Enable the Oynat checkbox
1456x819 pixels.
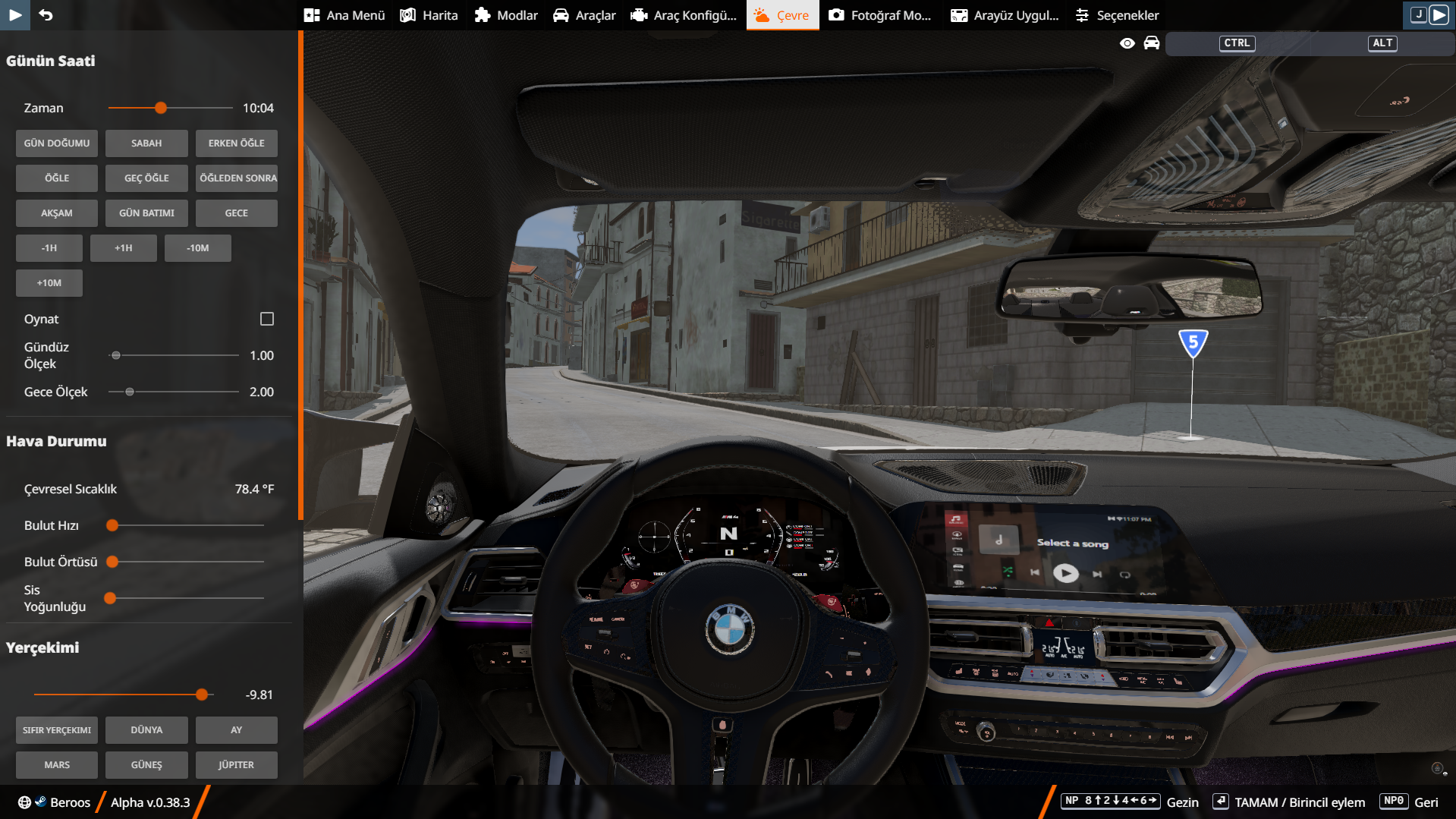tap(266, 319)
